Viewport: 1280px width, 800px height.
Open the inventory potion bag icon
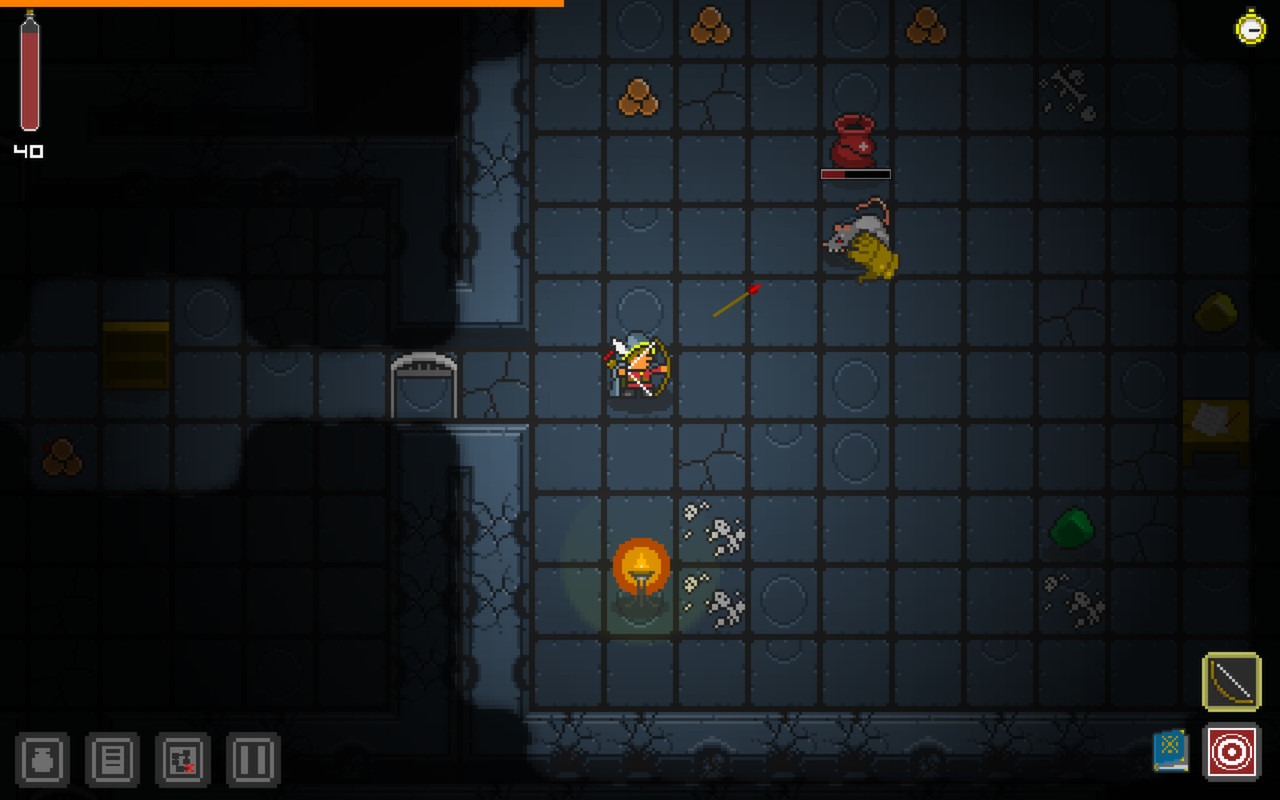tap(42, 761)
